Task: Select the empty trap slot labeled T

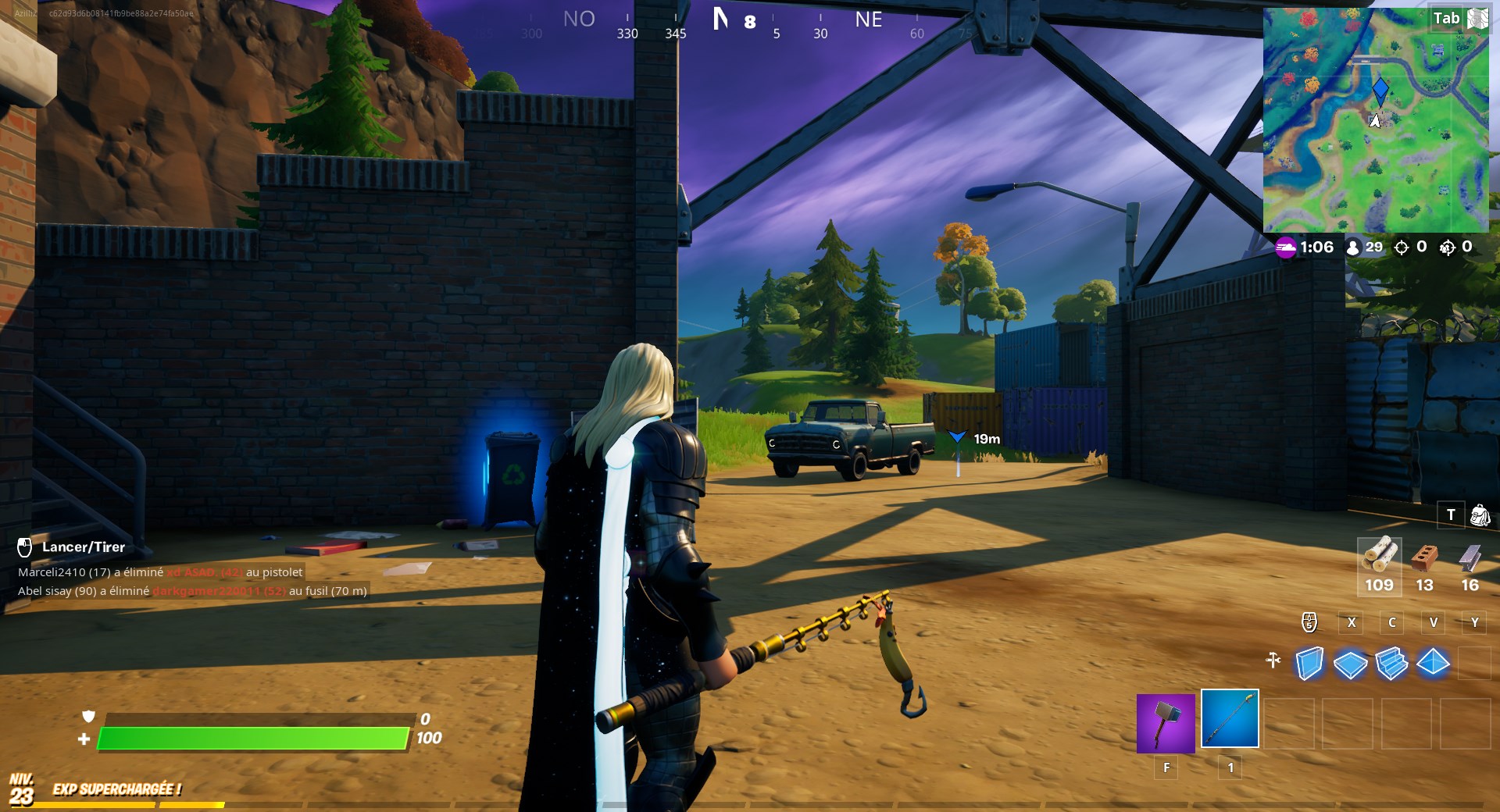Action: (x=1451, y=515)
